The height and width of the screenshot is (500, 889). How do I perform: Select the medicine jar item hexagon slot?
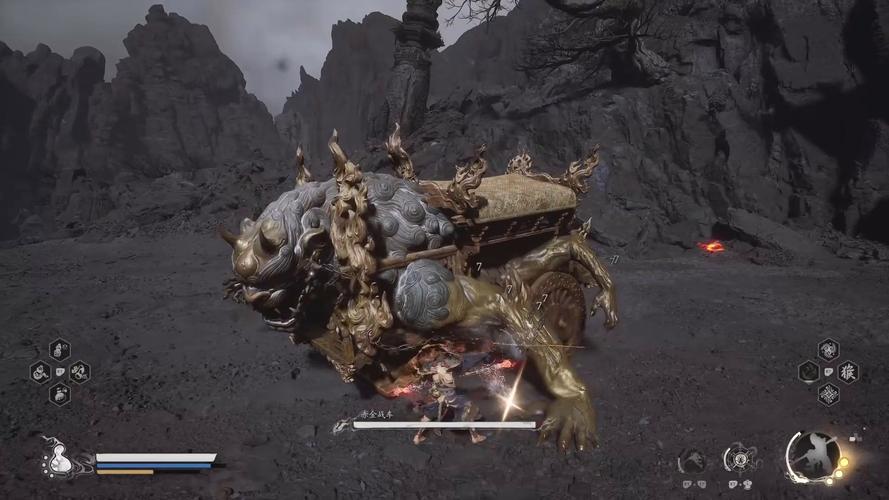(59, 350)
